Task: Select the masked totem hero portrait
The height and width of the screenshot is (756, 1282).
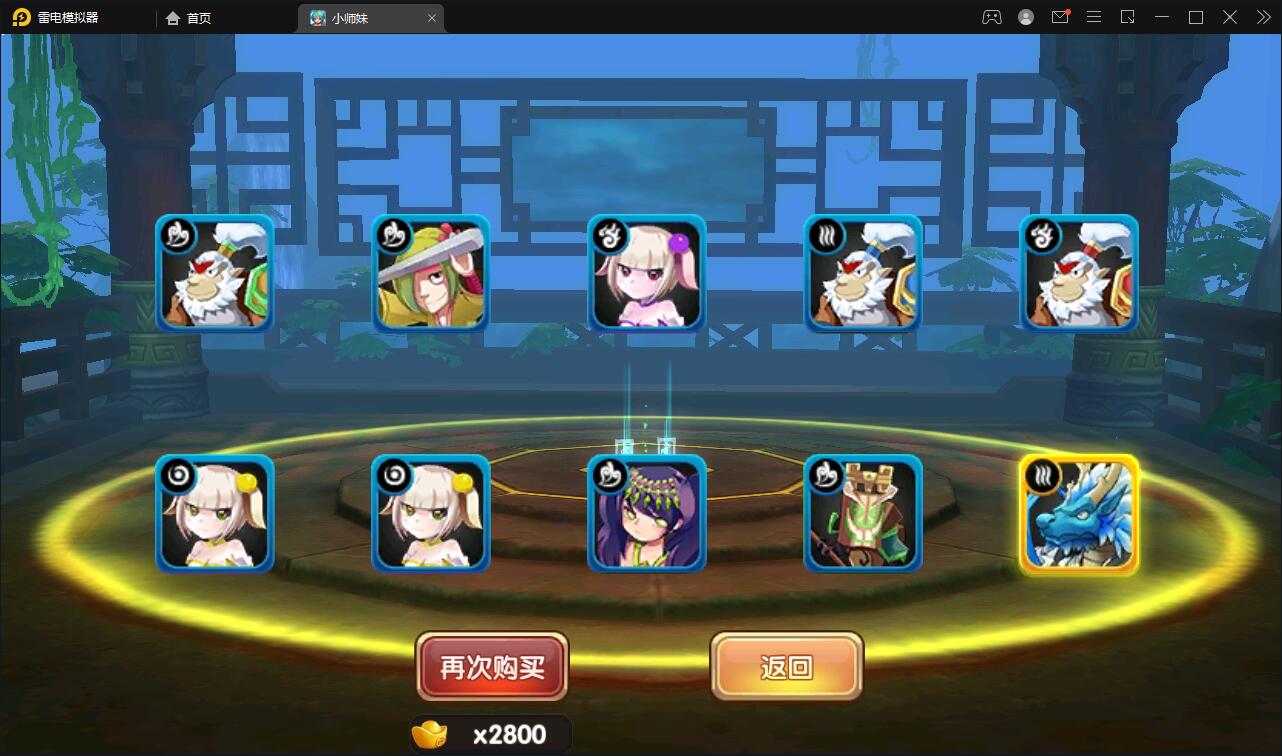Action: tap(862, 514)
